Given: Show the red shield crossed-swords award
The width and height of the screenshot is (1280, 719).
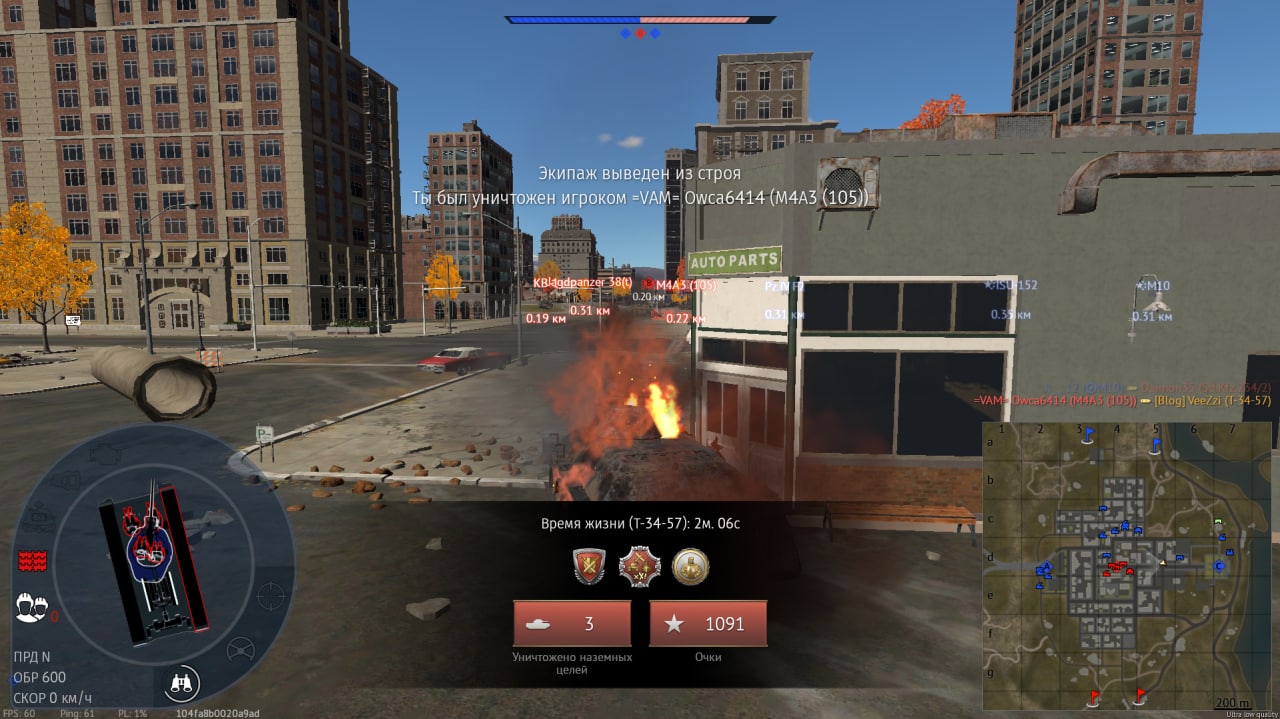Looking at the screenshot, I should 590,567.
